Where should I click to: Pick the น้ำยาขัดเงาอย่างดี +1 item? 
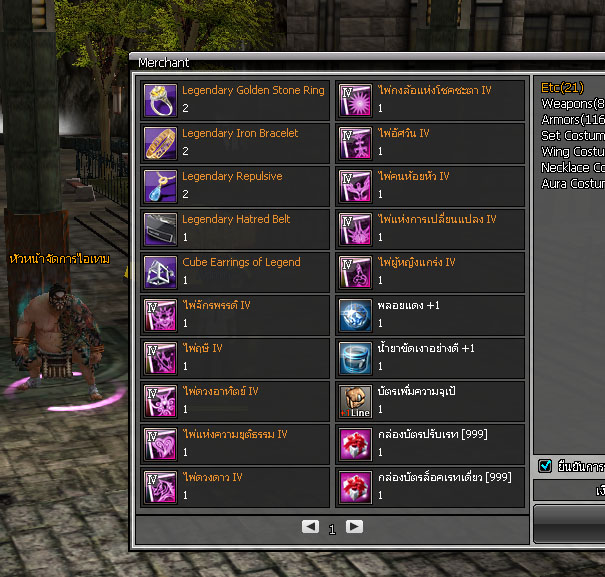click(430, 357)
